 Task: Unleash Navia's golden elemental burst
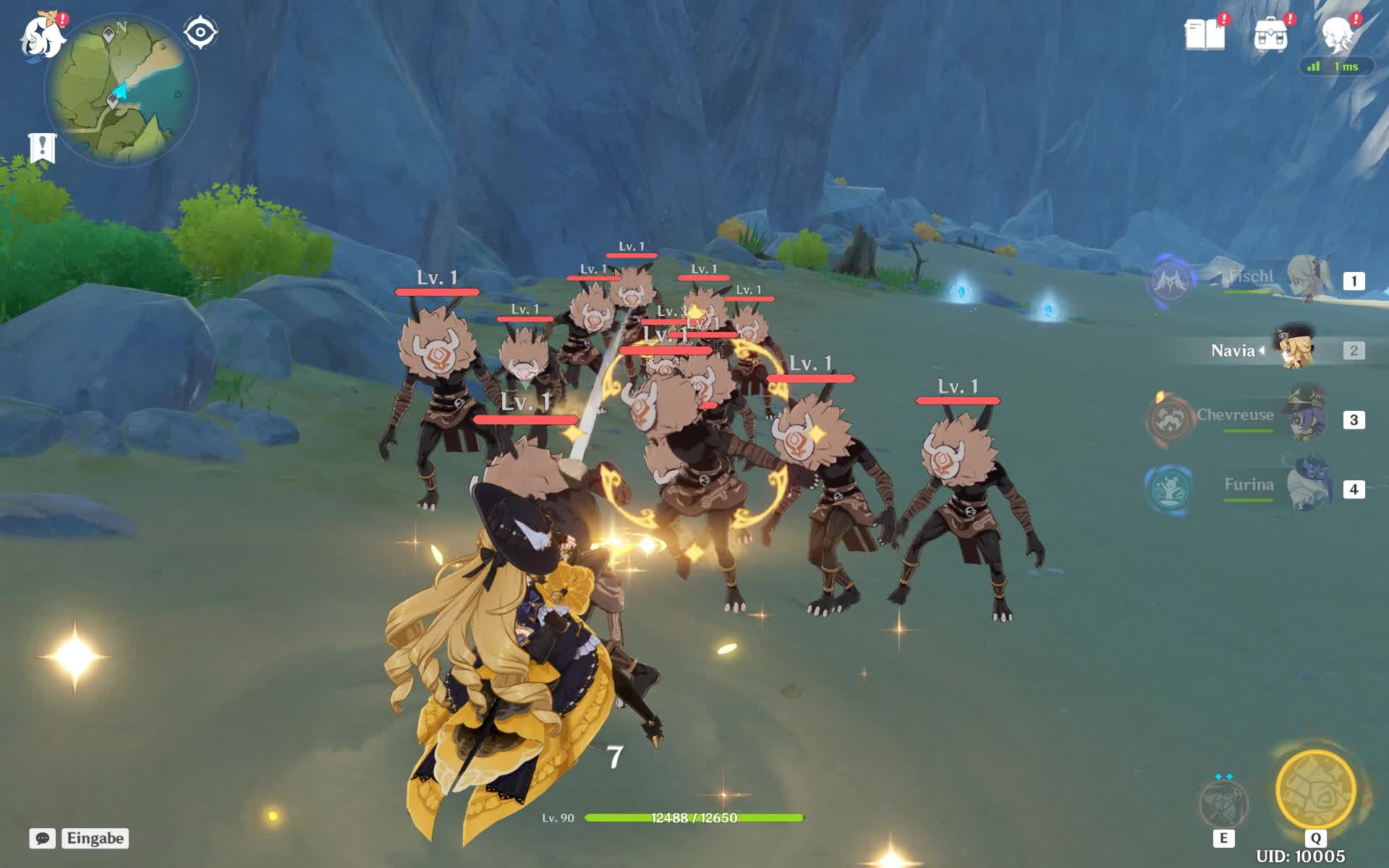pos(1315,791)
